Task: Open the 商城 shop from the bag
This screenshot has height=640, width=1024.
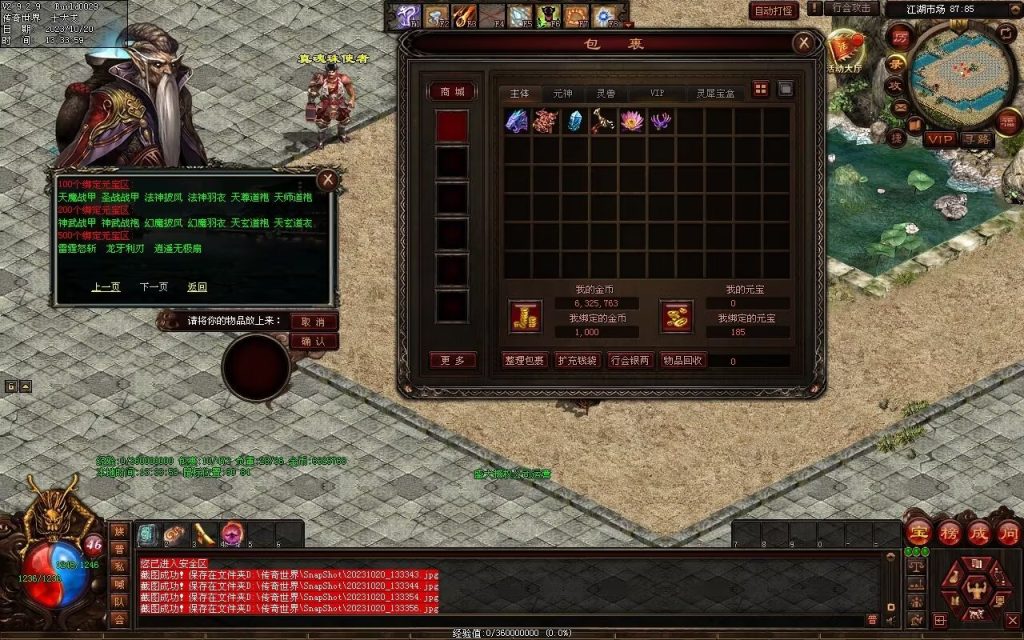Action: click(452, 92)
